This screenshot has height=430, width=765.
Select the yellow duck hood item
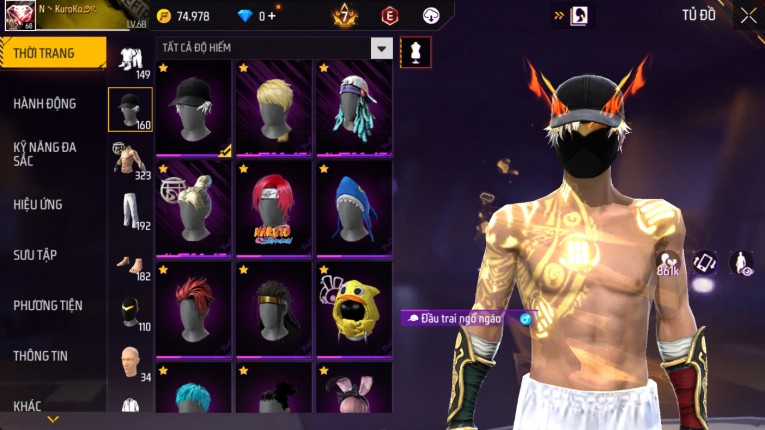[354, 305]
